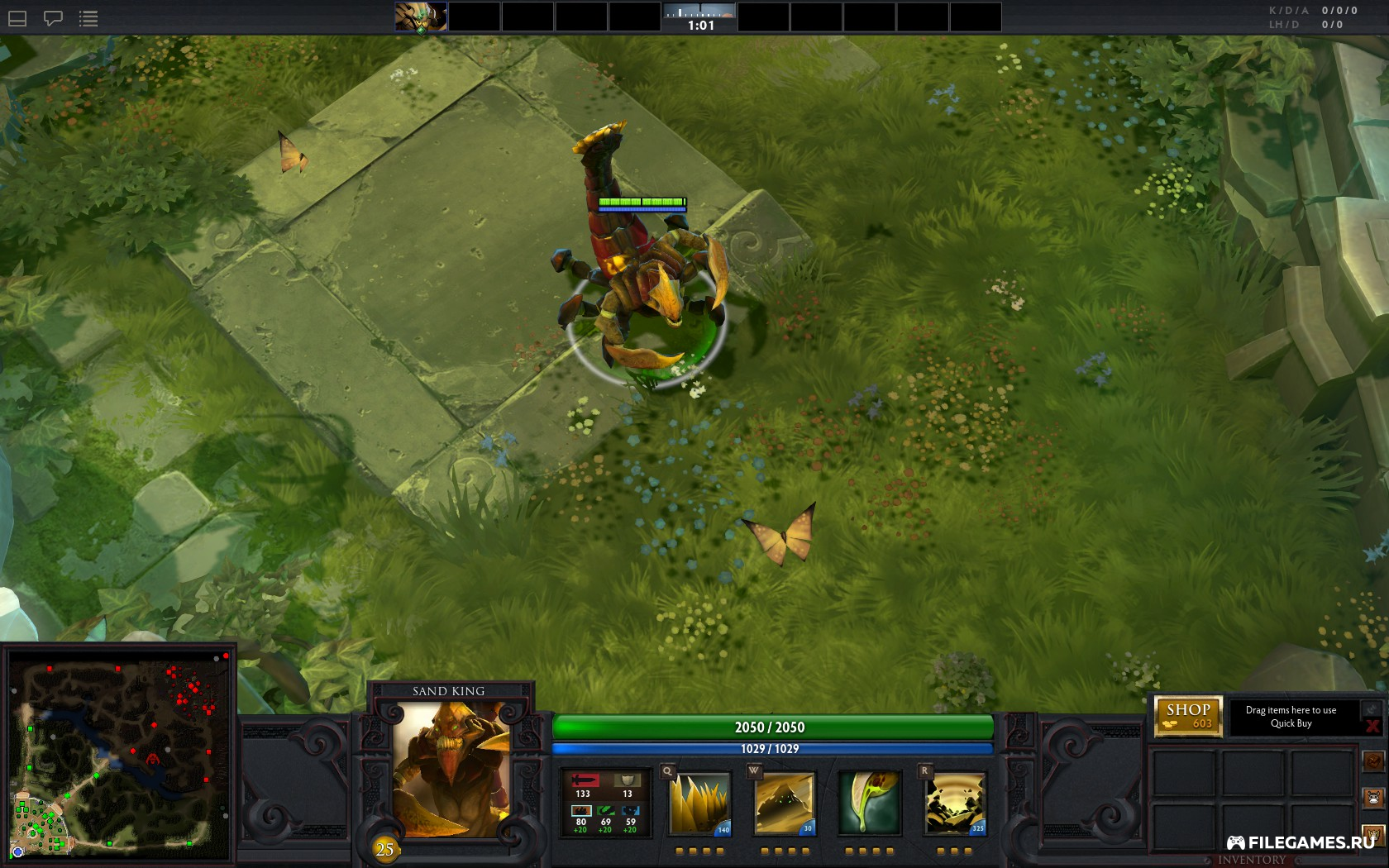The width and height of the screenshot is (1389, 868).
Task: Clear Quick Buy with the red X
Action: [x=1373, y=727]
